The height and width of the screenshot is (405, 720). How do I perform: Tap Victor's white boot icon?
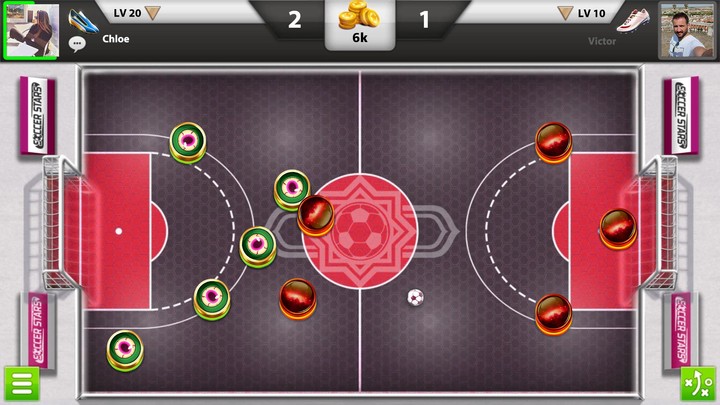634,19
